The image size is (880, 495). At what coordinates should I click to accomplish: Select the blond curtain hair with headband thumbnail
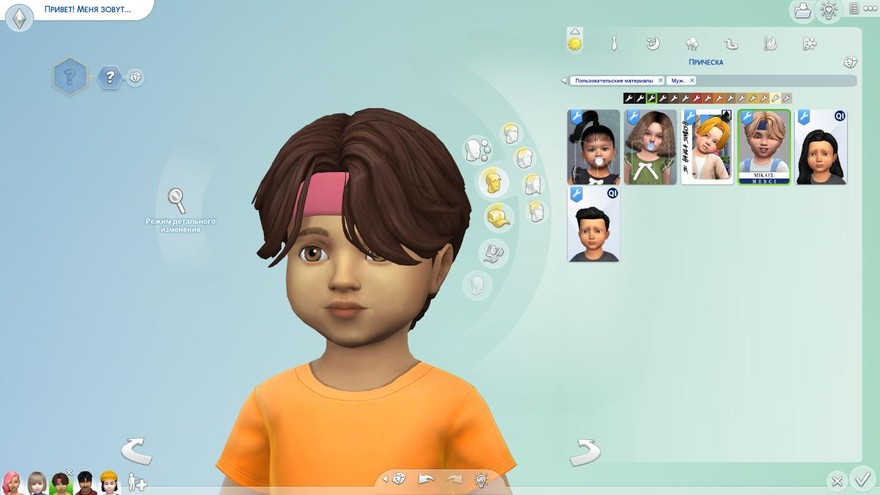tap(764, 147)
